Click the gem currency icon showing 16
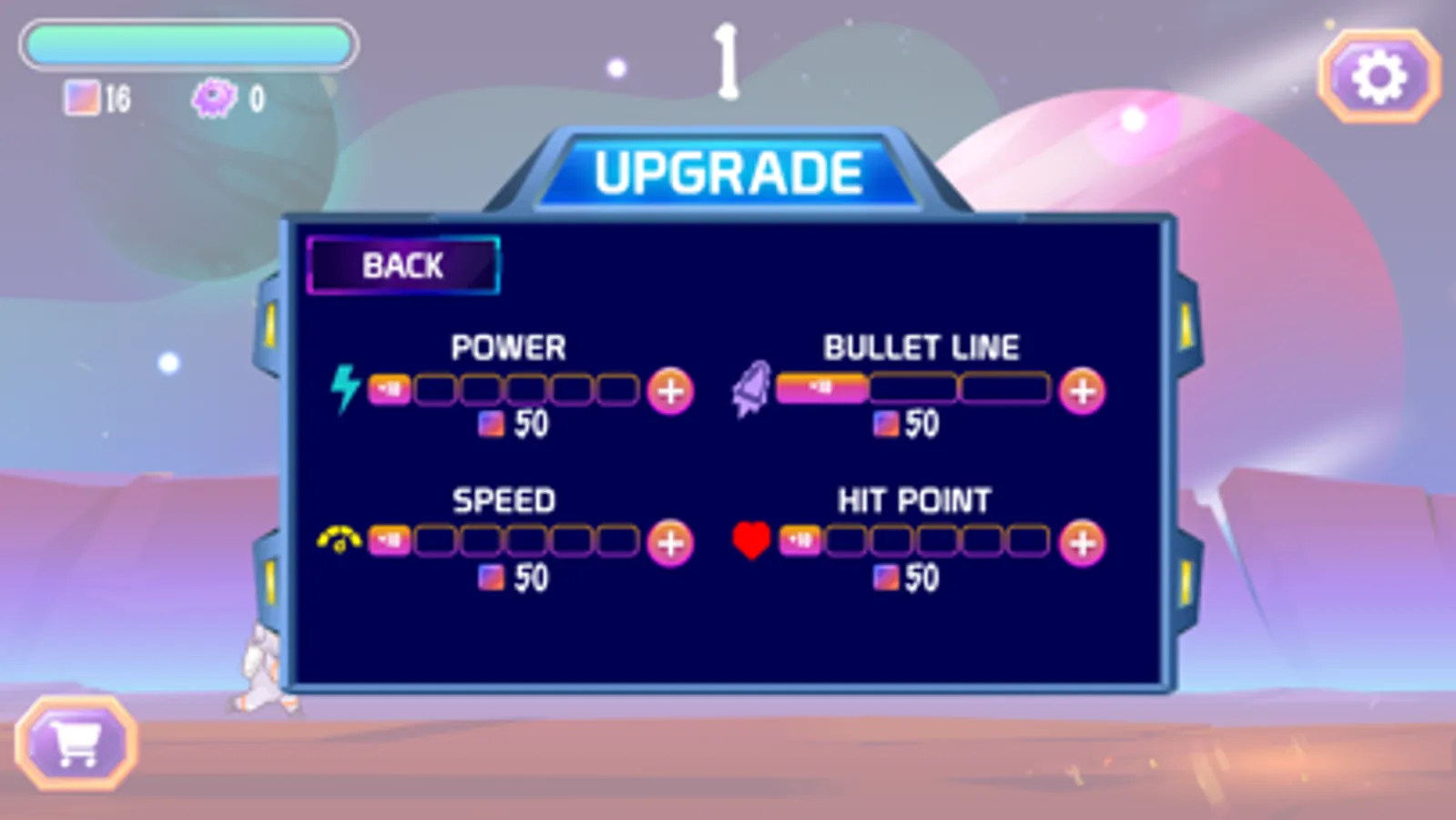 click(x=85, y=97)
